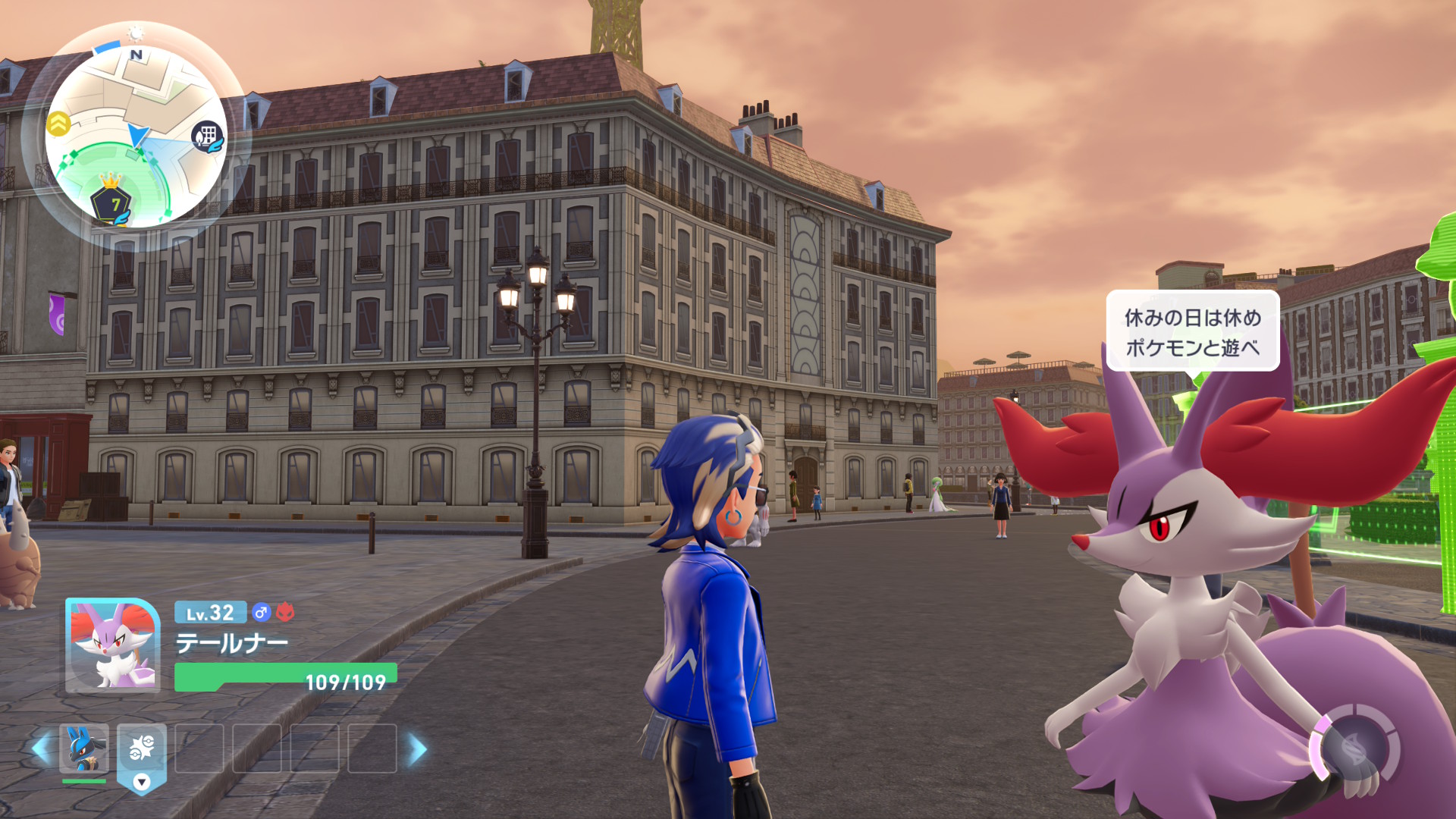Select the crowned number 7 zone badge
The image size is (1456, 819).
pyautogui.click(x=112, y=202)
